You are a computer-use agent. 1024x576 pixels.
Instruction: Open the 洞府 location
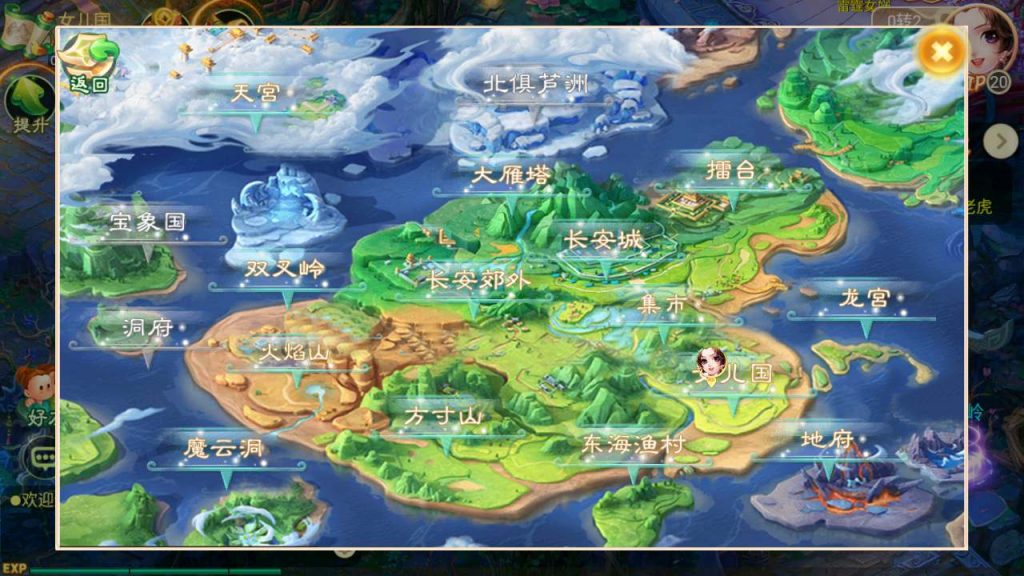(148, 328)
